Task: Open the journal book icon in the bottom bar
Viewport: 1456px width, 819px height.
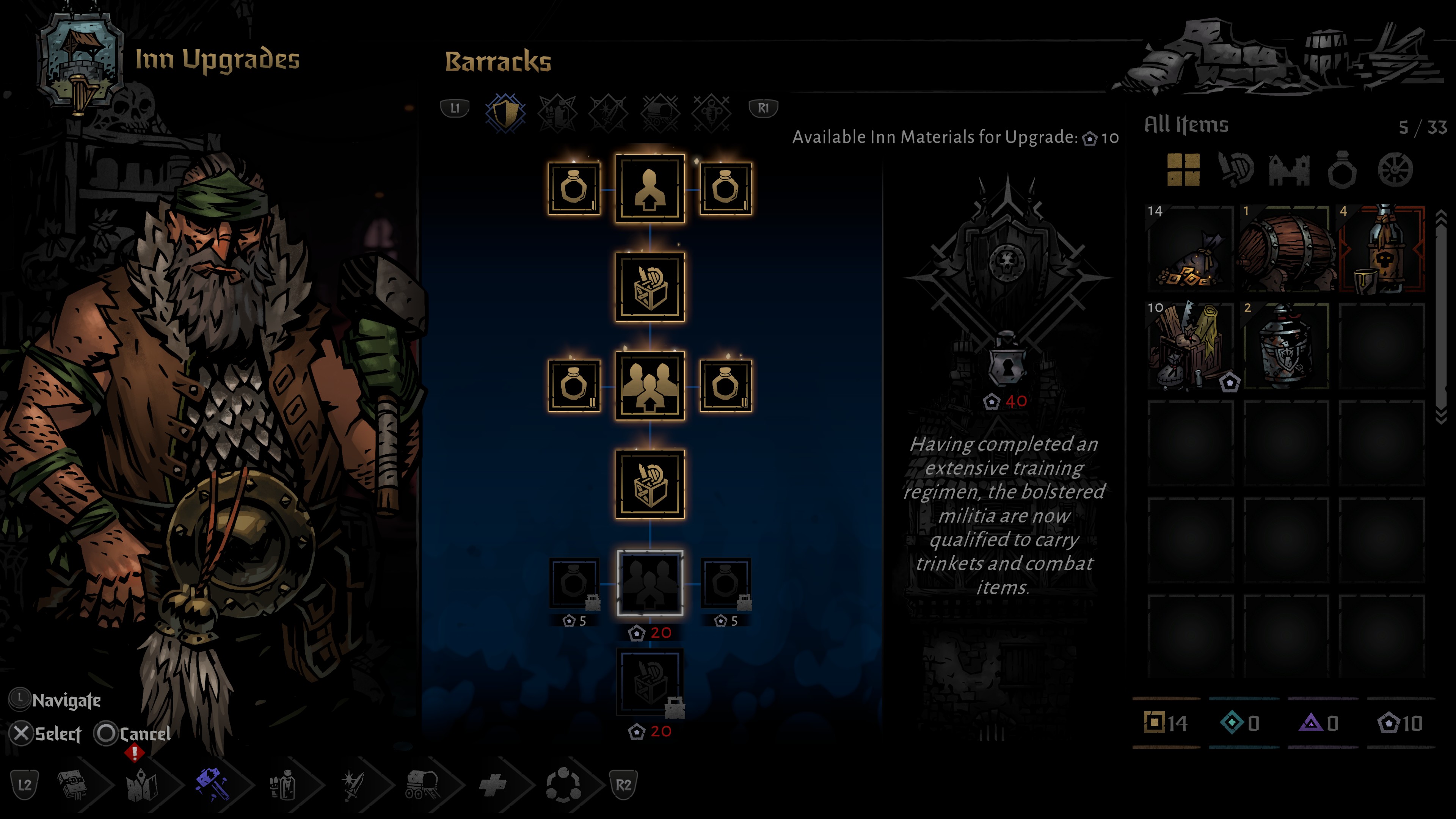Action: (74, 784)
